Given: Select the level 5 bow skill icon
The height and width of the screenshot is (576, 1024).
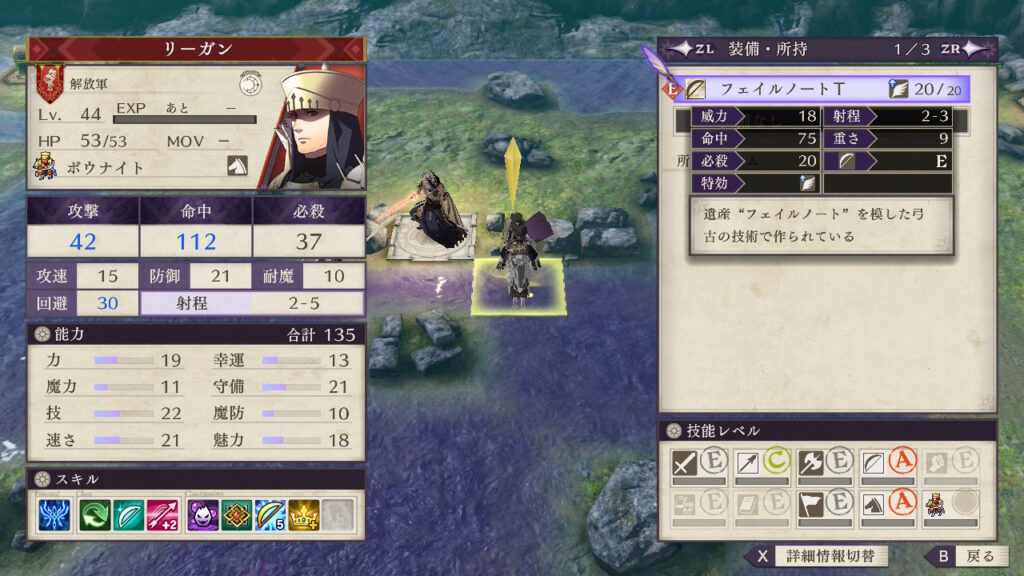Looking at the screenshot, I should 270,514.
